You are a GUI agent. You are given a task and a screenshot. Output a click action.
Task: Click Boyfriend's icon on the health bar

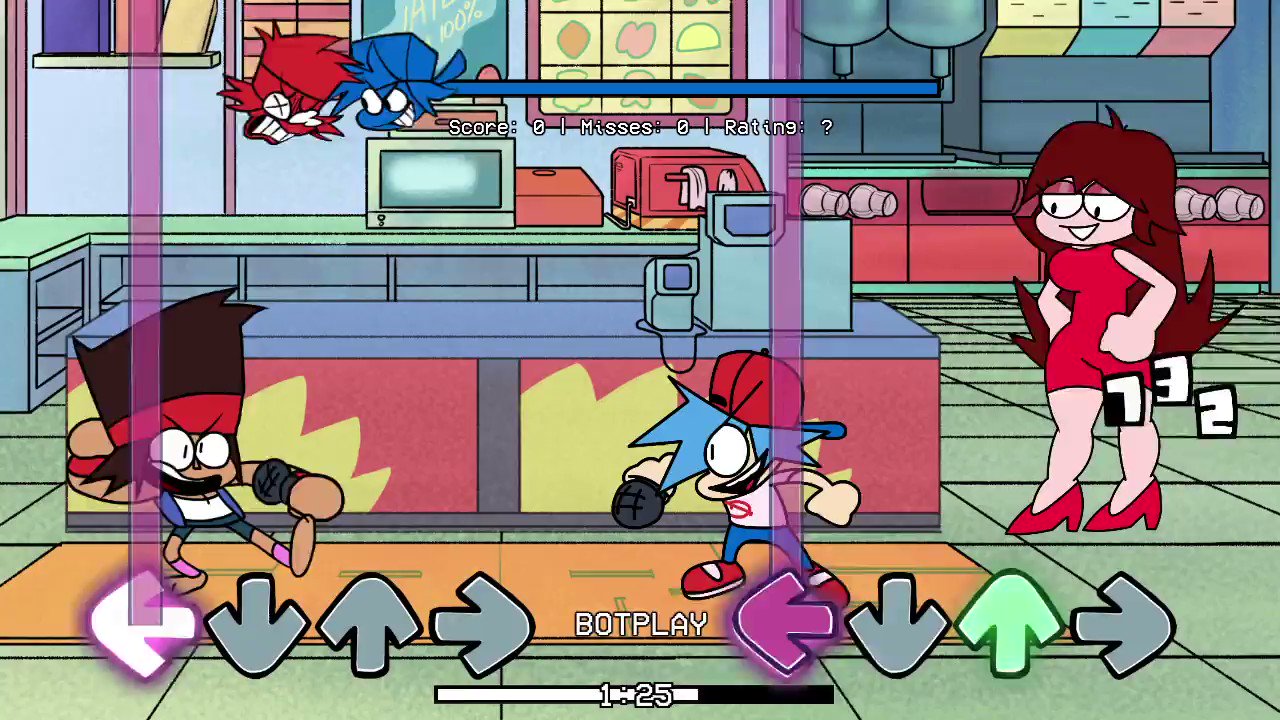400,85
